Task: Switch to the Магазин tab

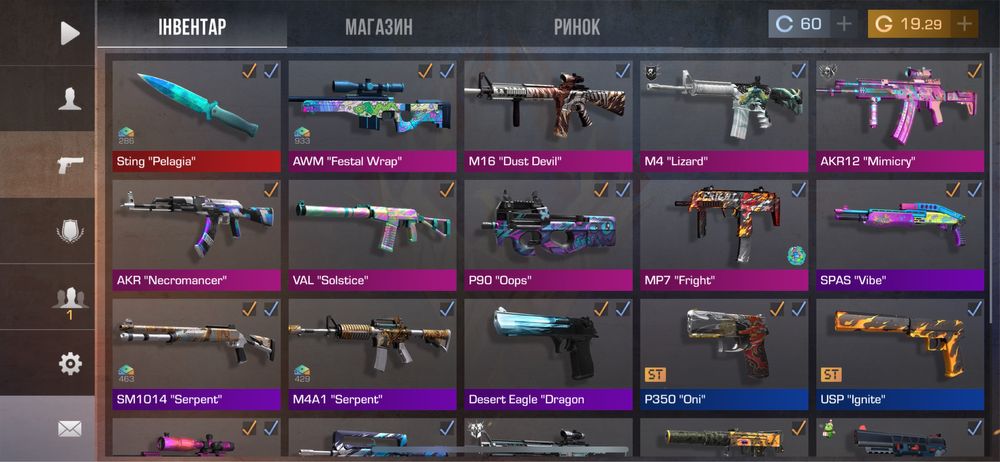Action: 378,27
